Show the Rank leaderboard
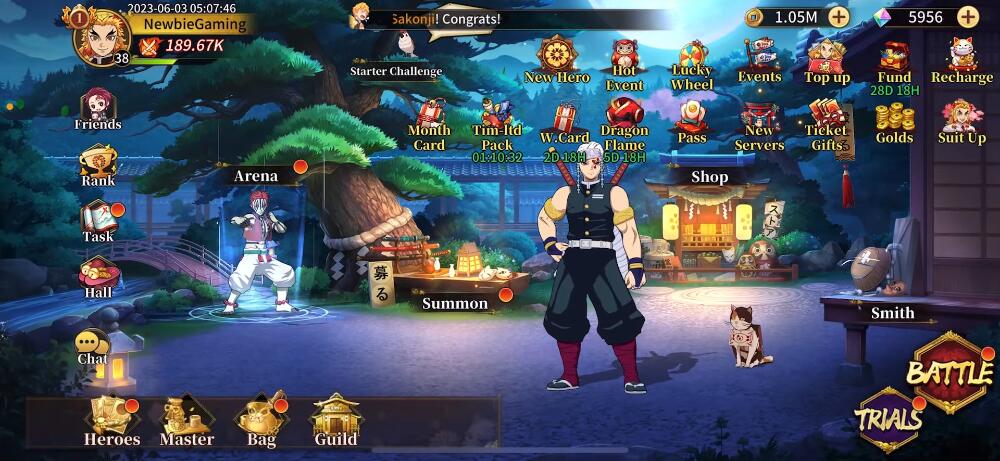Screen dimensions: 1000x461 pos(98,165)
